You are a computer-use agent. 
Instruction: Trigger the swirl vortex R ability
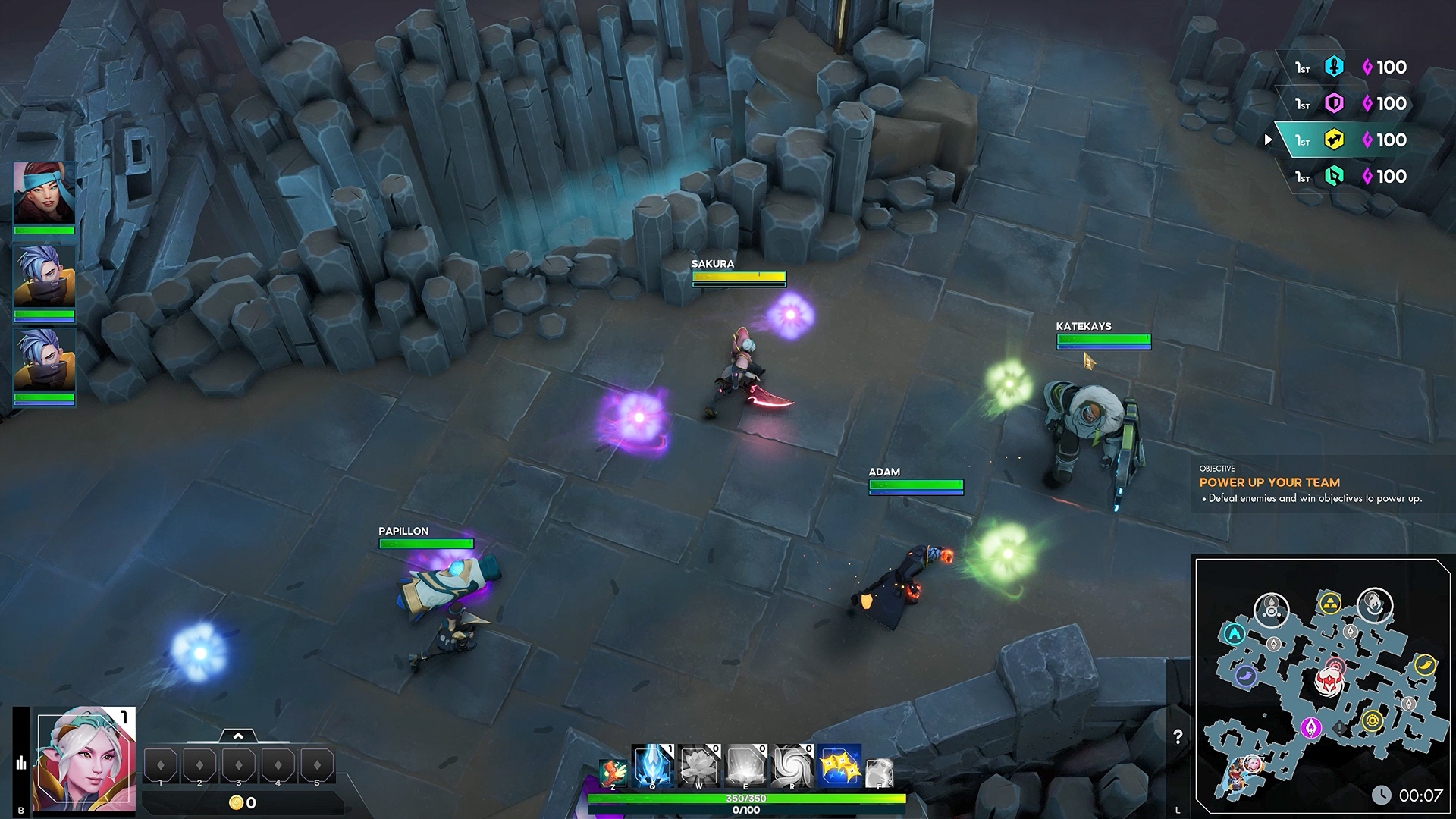coord(792,764)
